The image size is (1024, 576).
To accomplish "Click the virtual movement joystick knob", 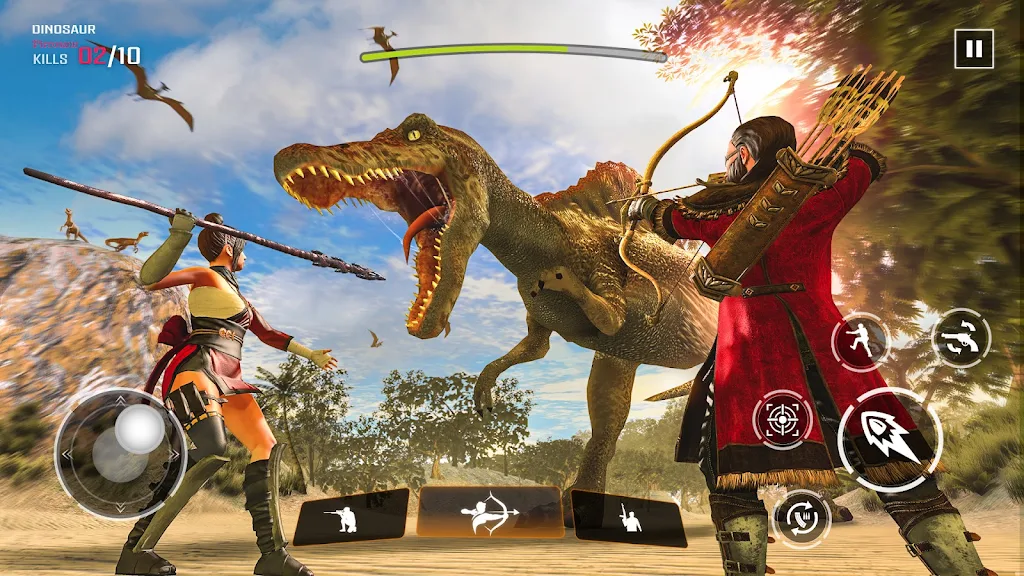I will (x=139, y=432).
